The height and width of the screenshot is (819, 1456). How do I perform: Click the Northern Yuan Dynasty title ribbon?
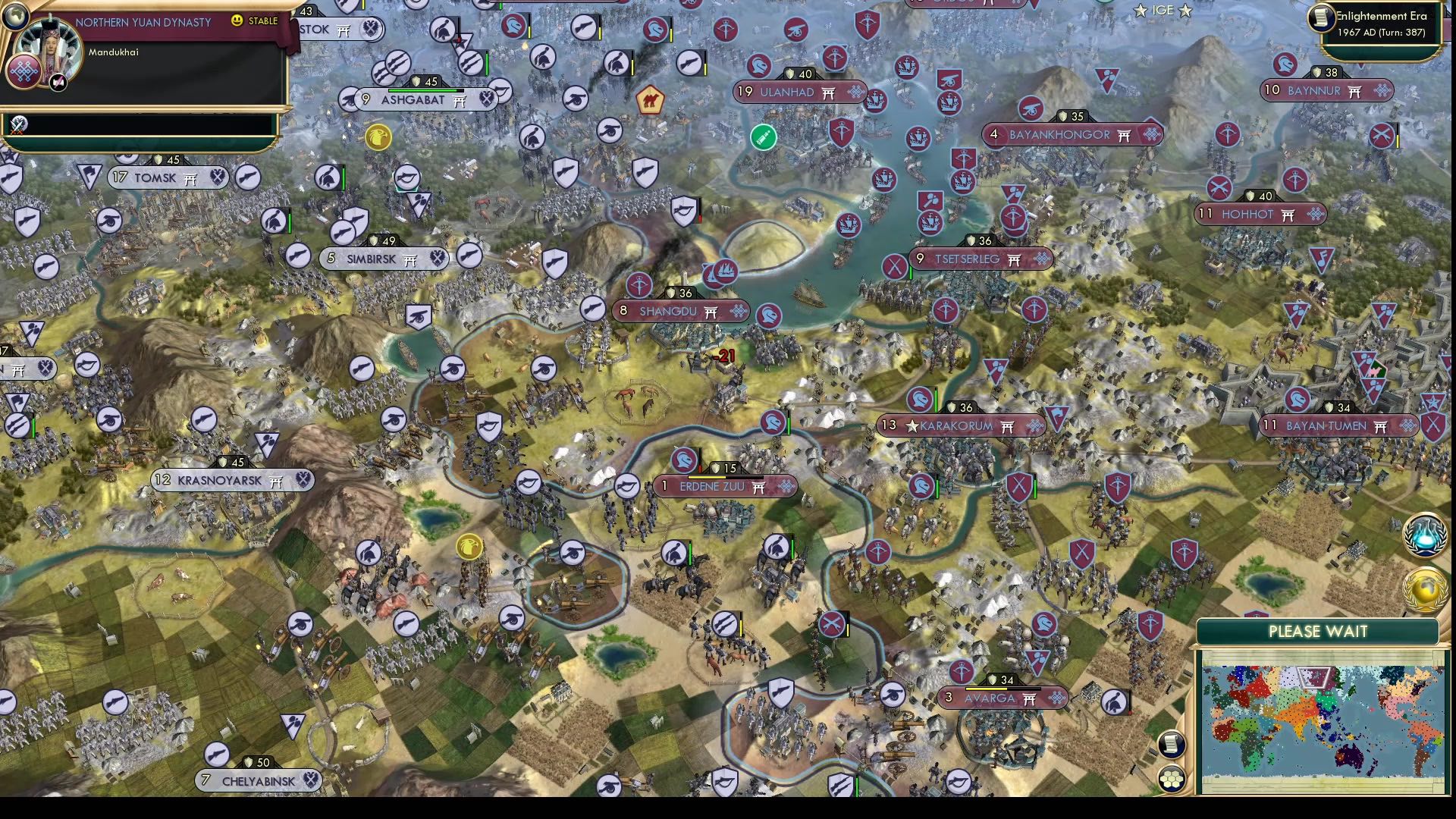pos(143,22)
